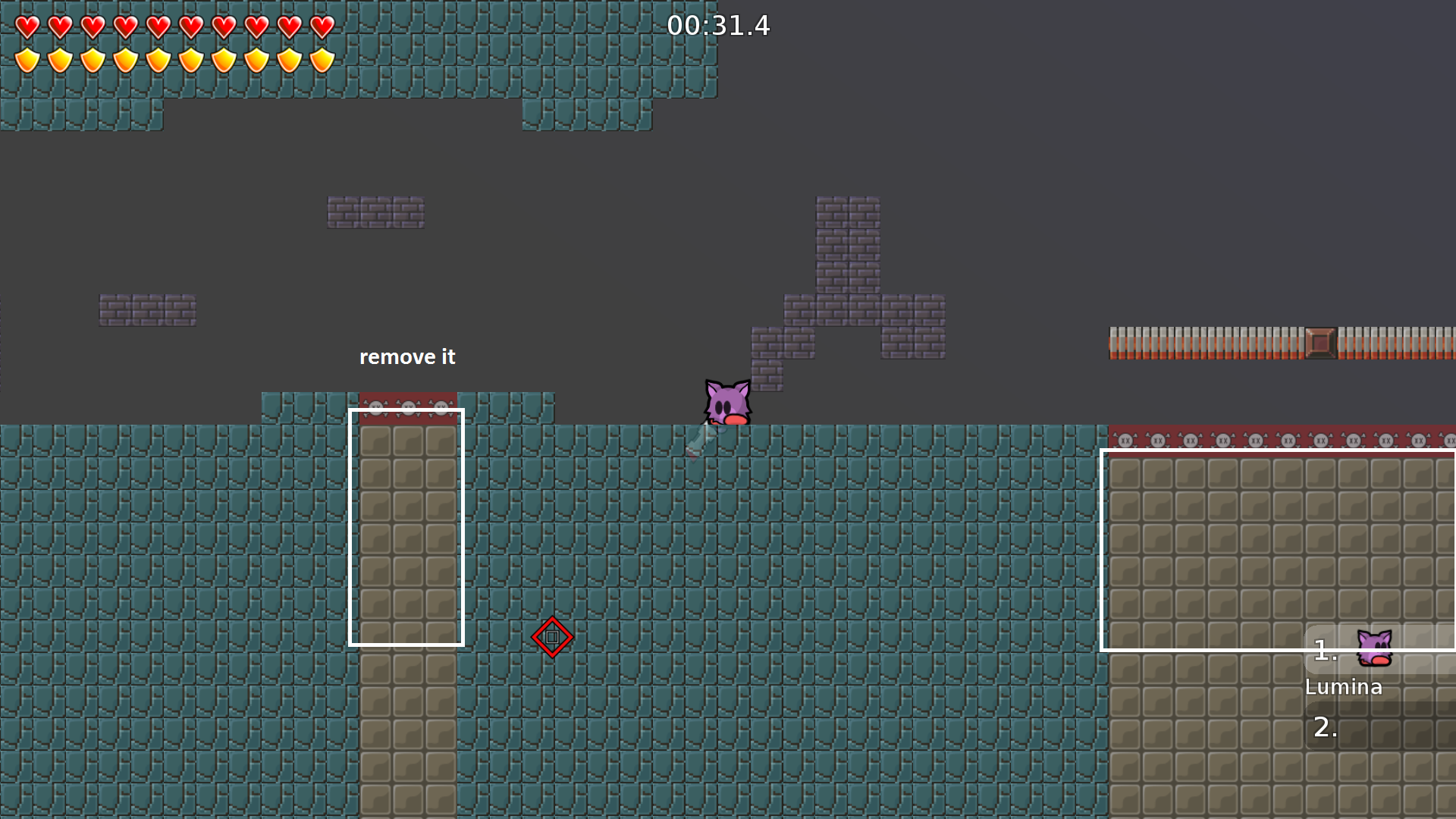Viewport: 1456px width, 819px height.
Task: Click the purple cat player character
Action: click(x=726, y=402)
